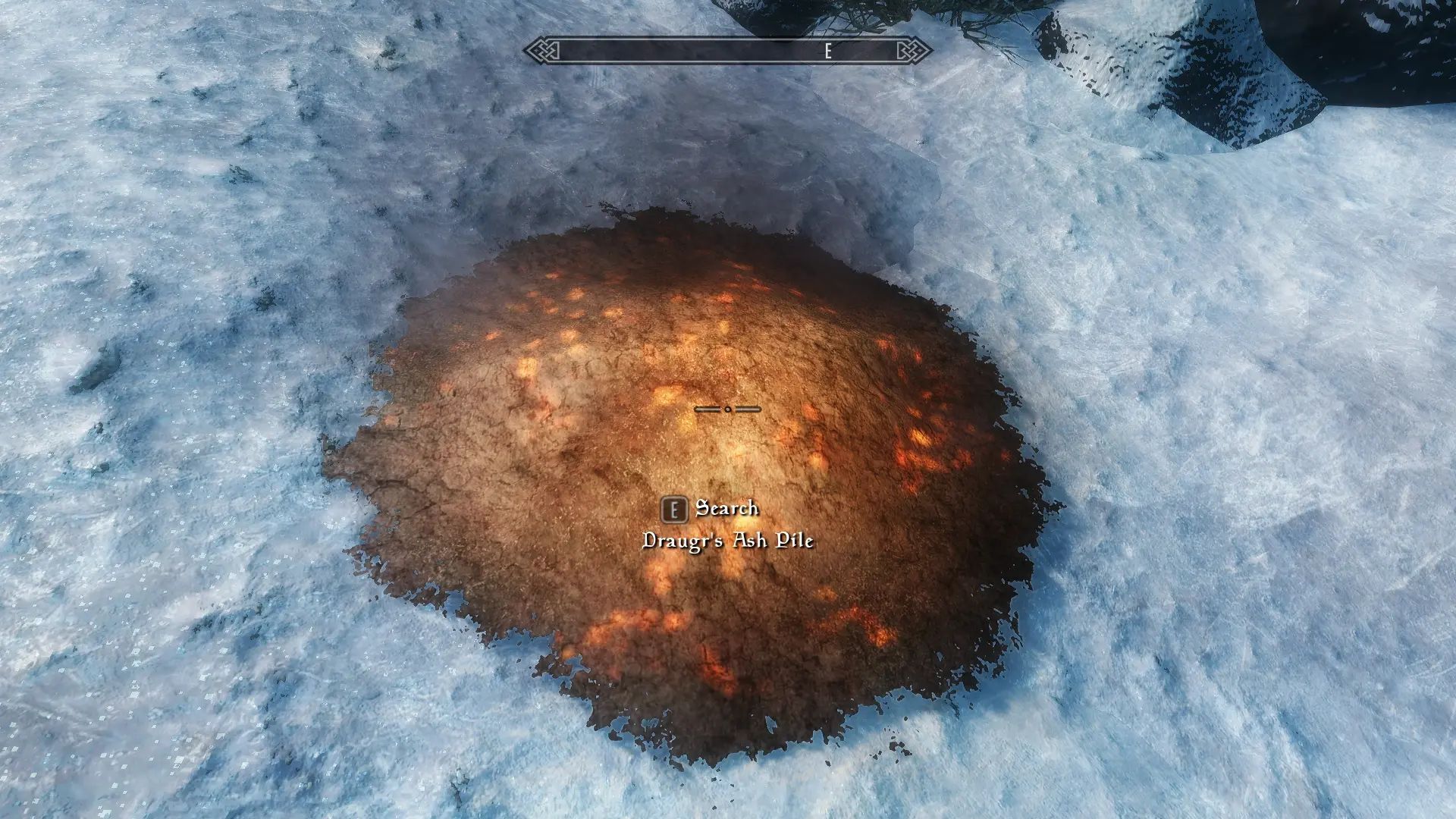Click the crosshair reticle in screen center

click(x=728, y=409)
